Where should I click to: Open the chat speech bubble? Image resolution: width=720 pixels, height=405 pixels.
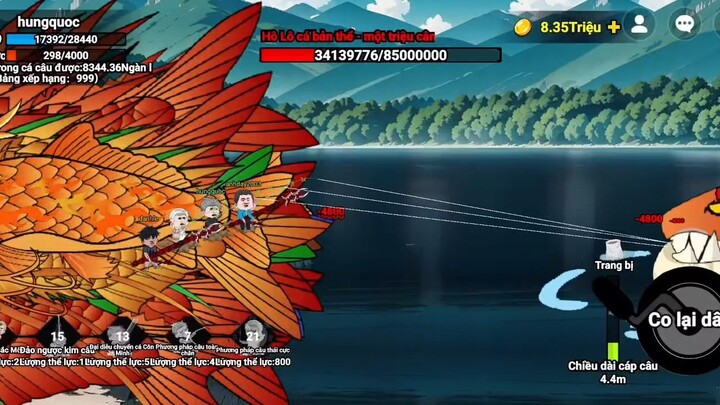685,25
